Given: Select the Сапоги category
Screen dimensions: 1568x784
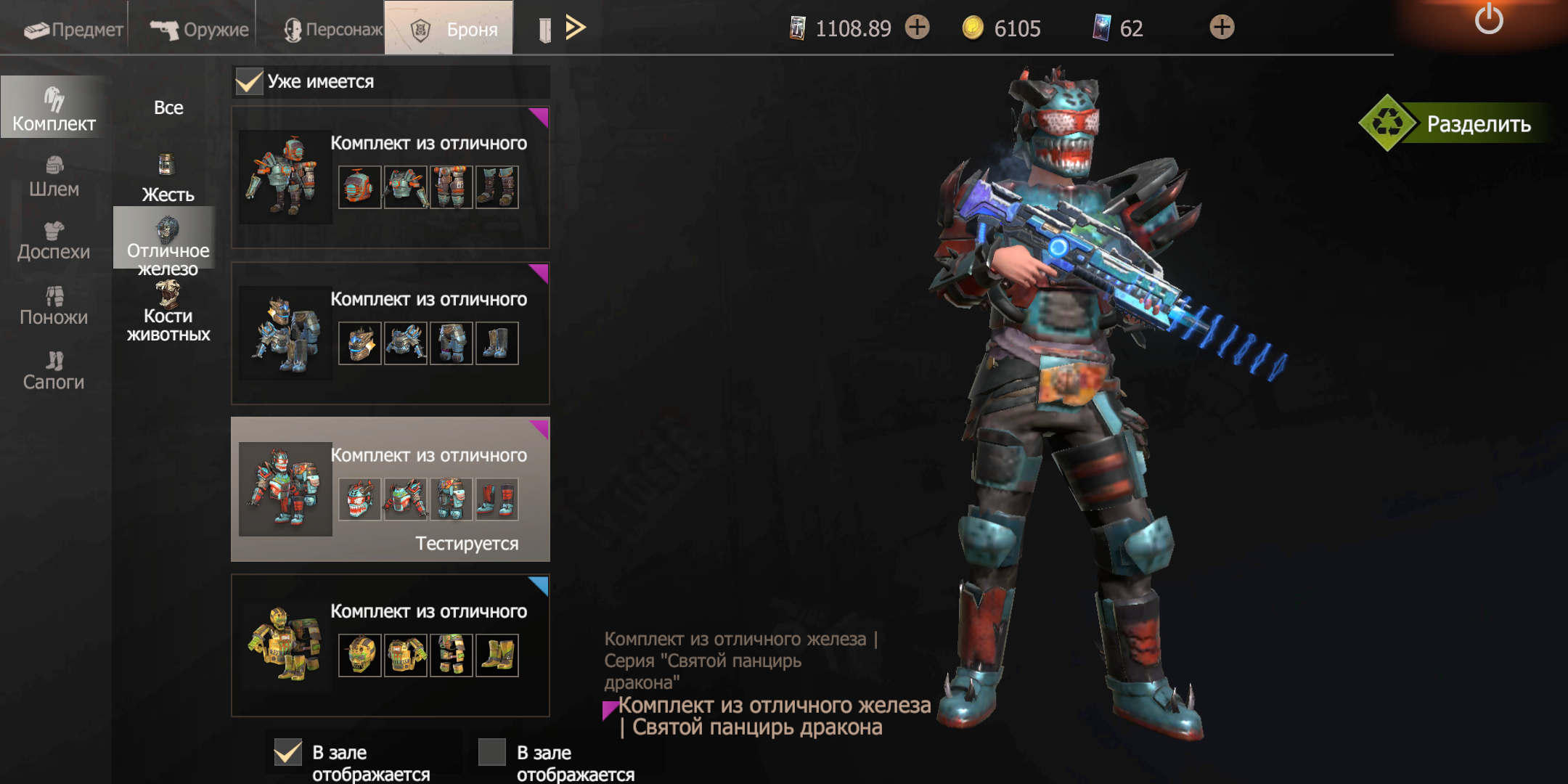Looking at the screenshot, I should click(54, 370).
